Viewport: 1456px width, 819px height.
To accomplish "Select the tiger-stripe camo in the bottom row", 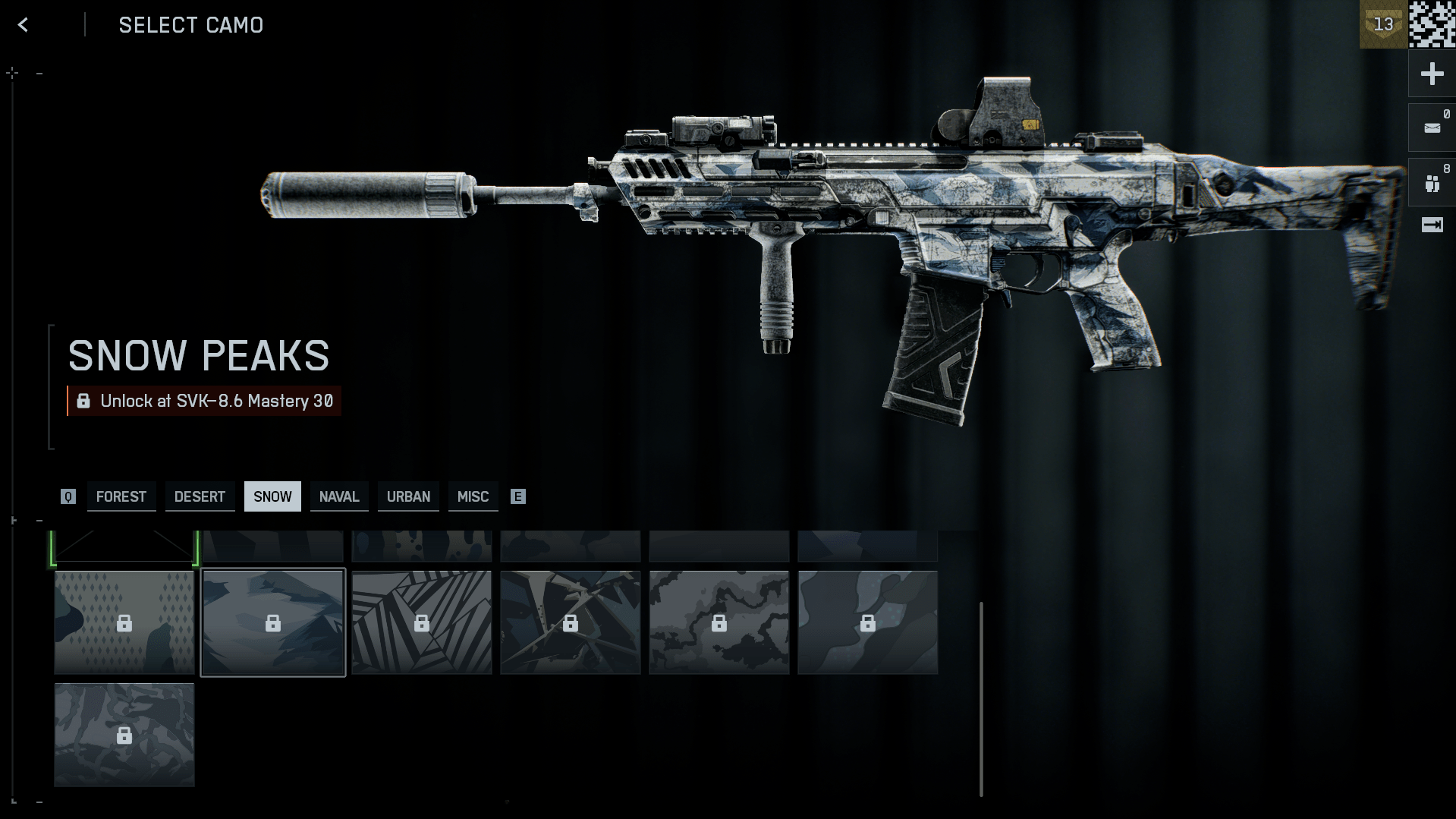I will 124,735.
